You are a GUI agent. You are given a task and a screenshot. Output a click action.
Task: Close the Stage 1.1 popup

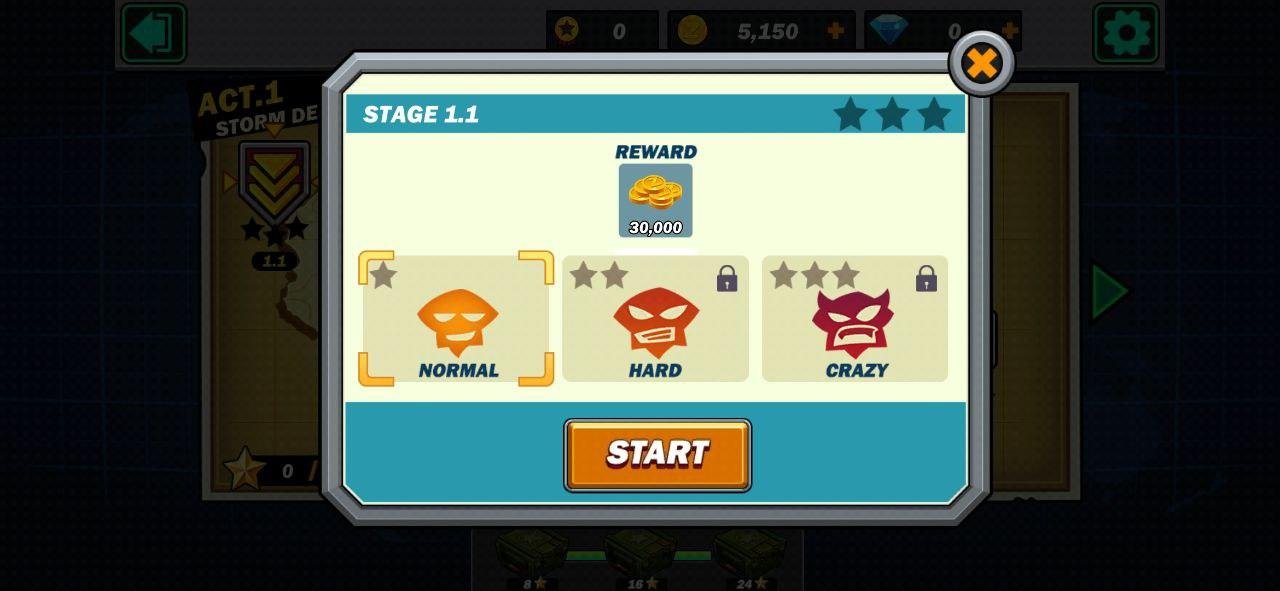click(x=981, y=64)
